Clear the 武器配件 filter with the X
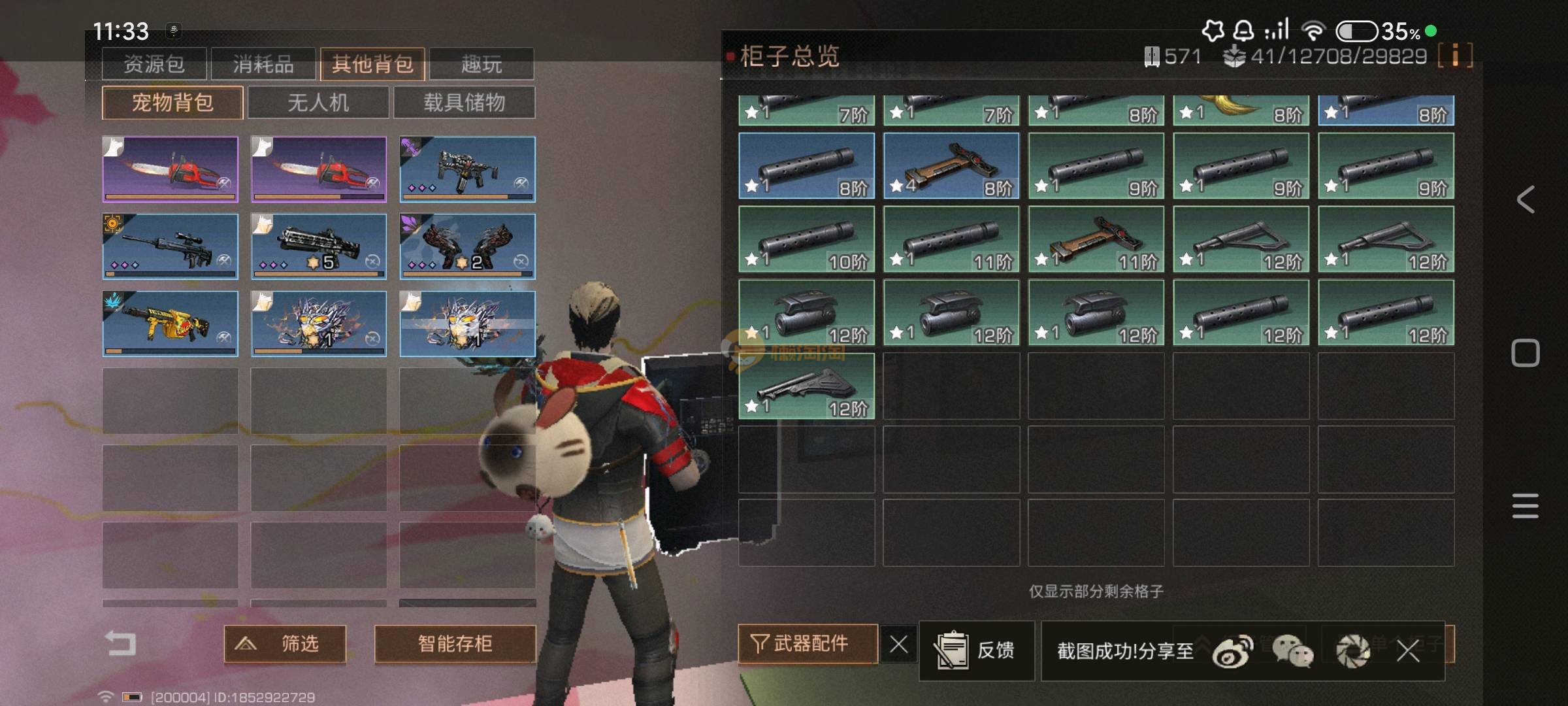The height and width of the screenshot is (706, 1568). (898, 645)
